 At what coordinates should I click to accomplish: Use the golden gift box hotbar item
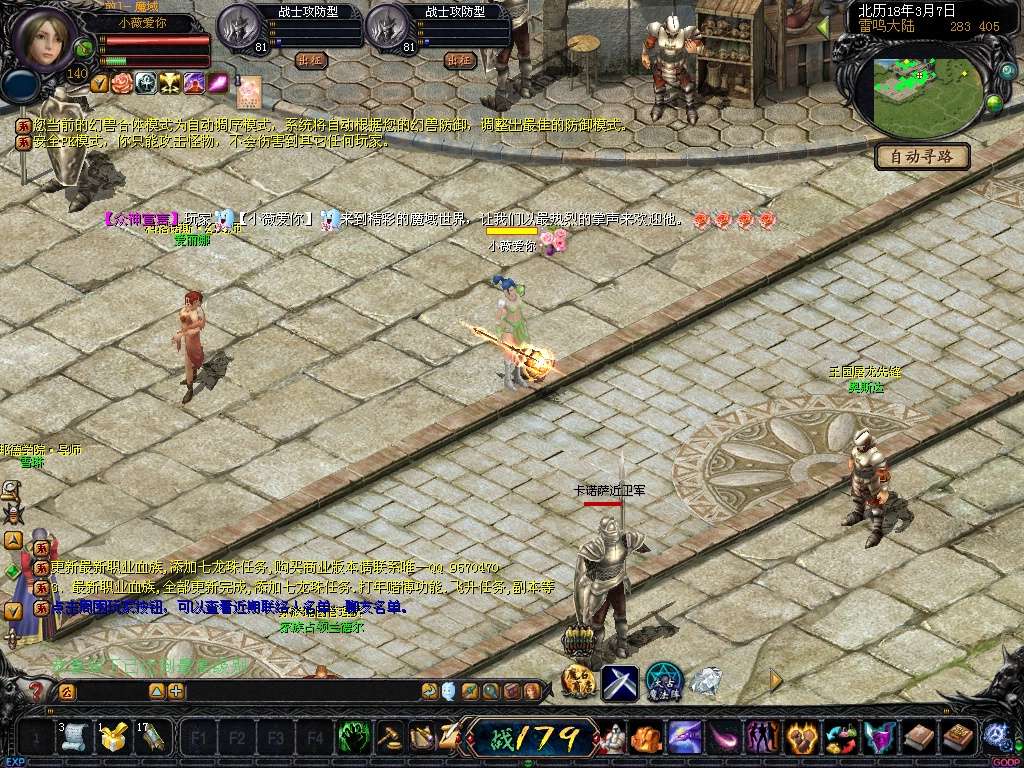coord(112,738)
